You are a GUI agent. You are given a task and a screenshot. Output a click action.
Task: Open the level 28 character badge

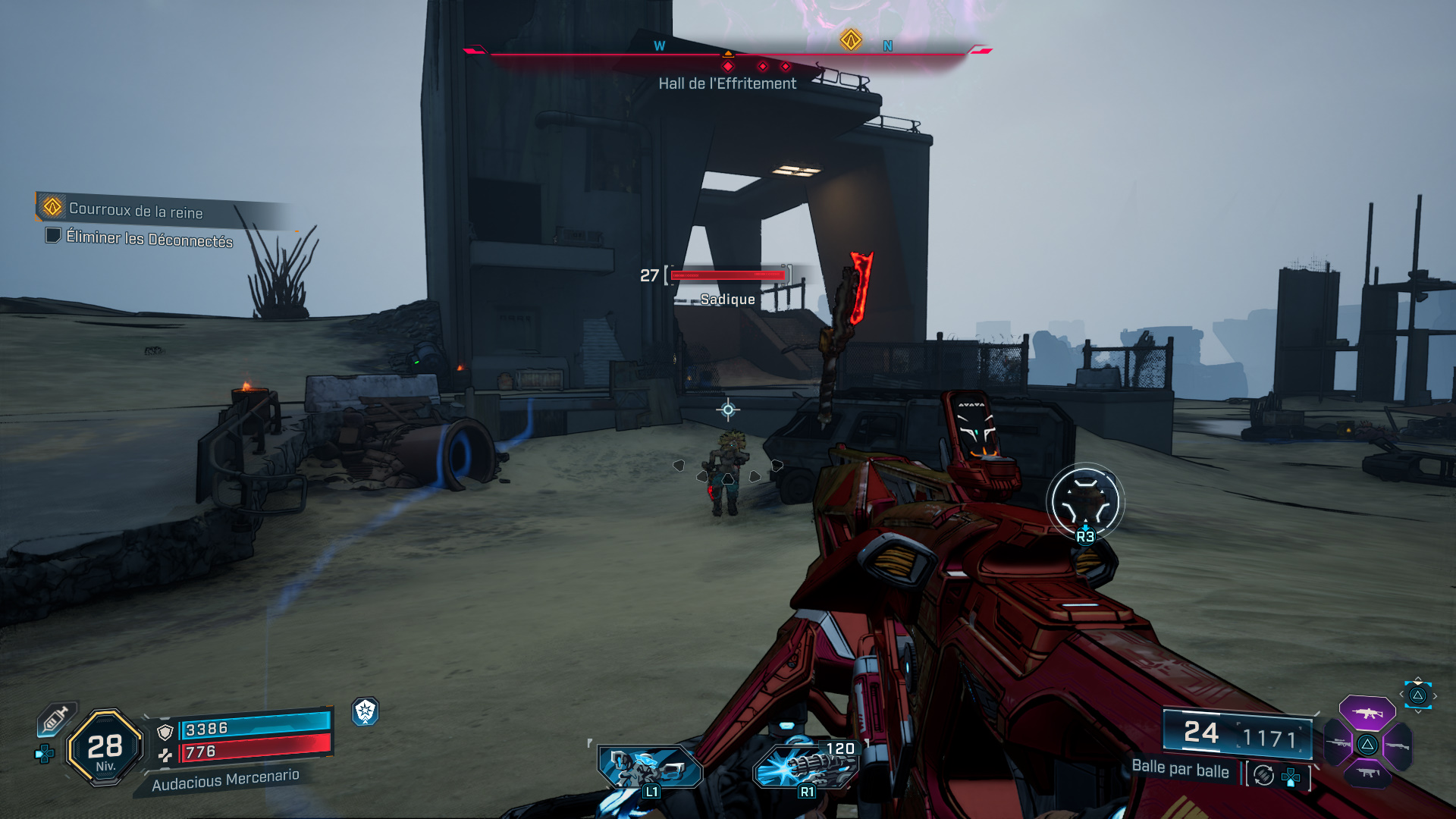click(105, 748)
